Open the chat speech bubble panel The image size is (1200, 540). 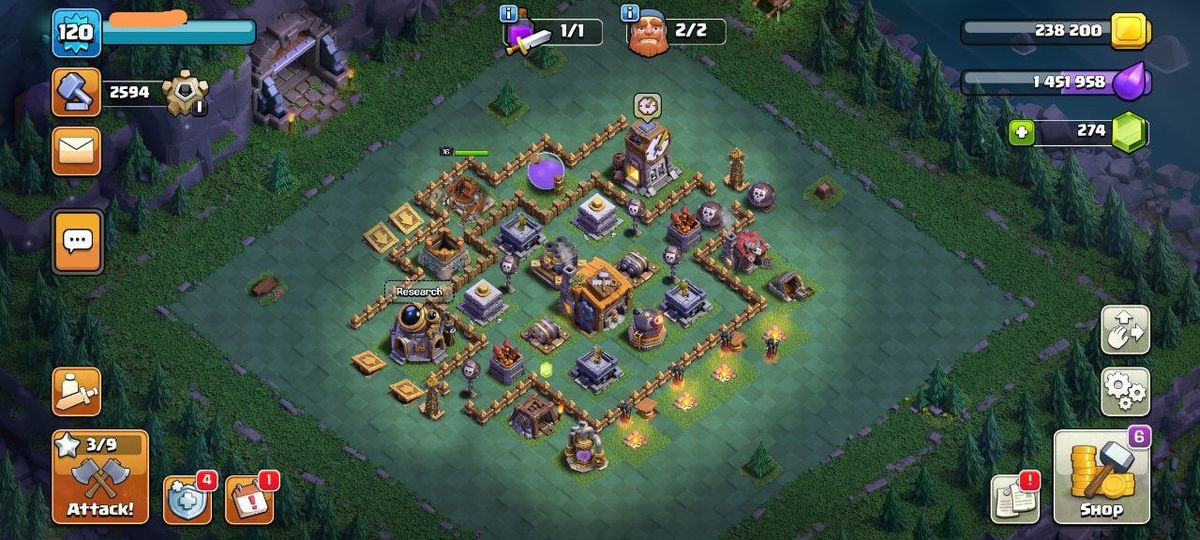pyautogui.click(x=77, y=240)
